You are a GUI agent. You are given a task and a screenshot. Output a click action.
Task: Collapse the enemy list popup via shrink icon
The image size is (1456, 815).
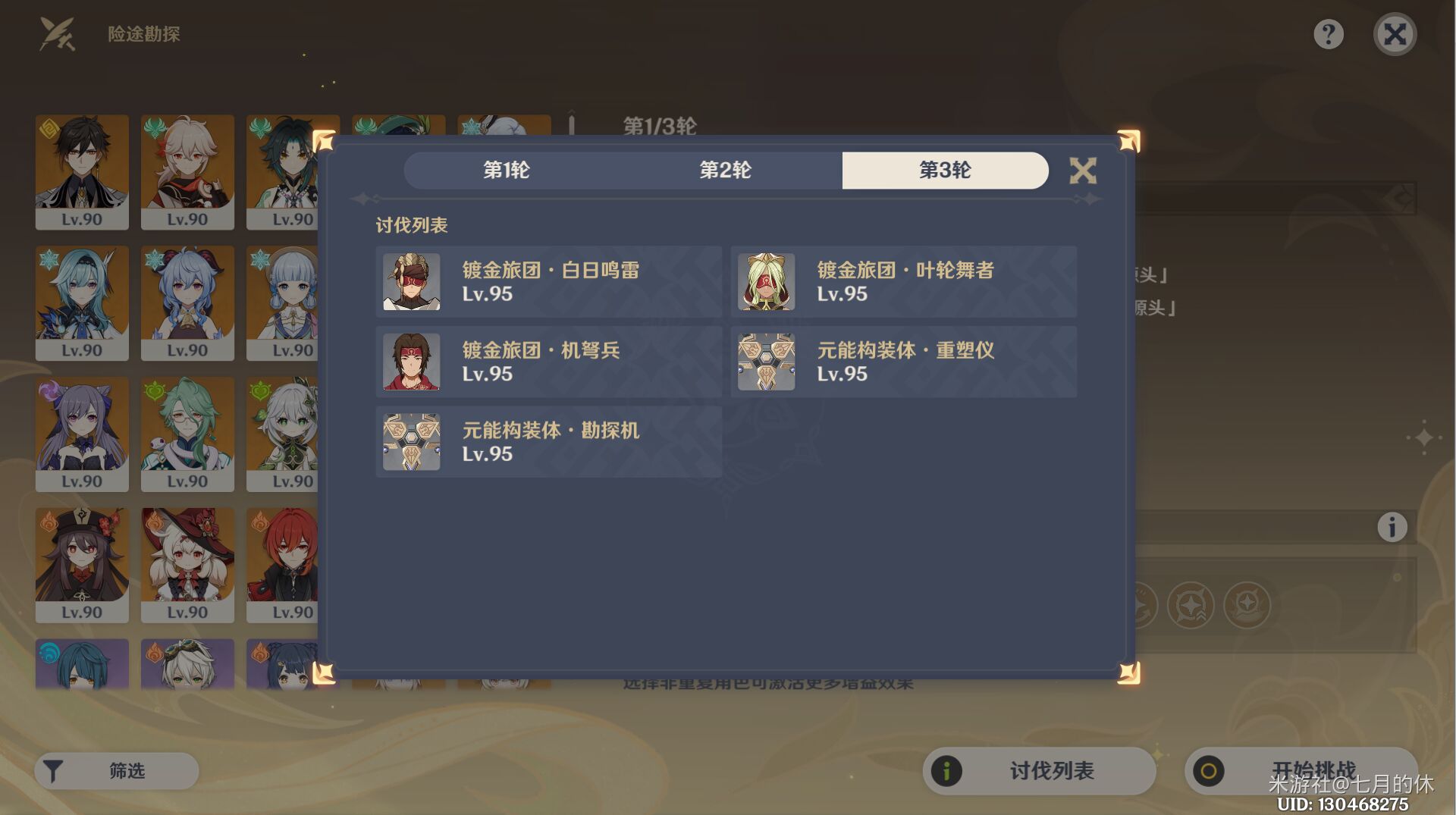coord(1084,171)
